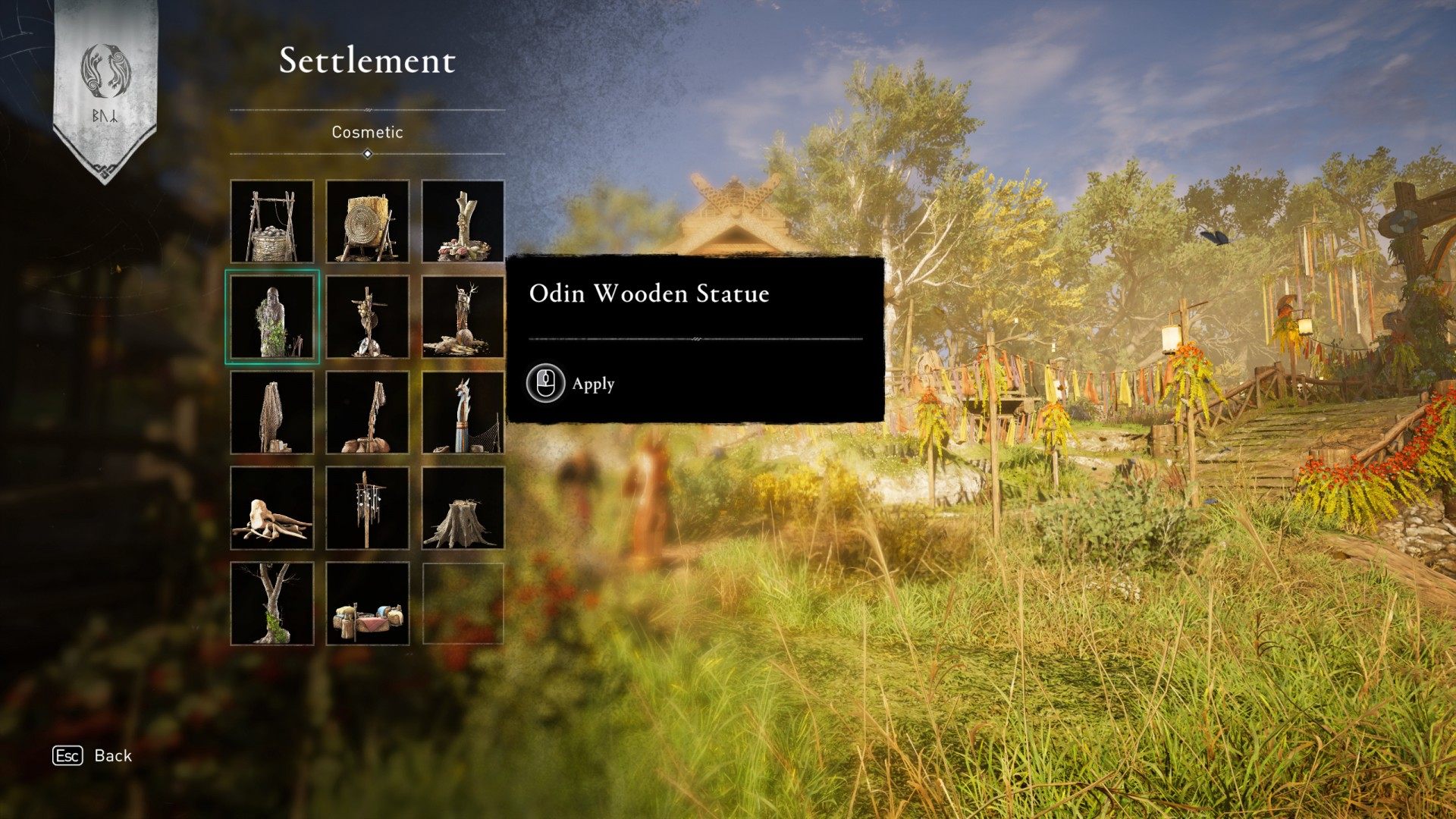Choose the wooden cross with shields
The width and height of the screenshot is (1456, 819).
coord(368,317)
